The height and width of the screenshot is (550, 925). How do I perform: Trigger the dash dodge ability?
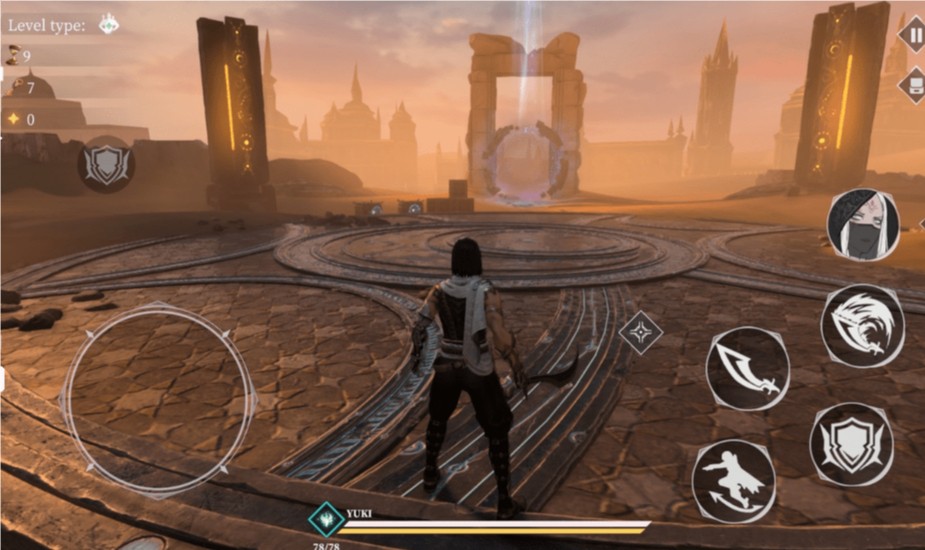733,479
